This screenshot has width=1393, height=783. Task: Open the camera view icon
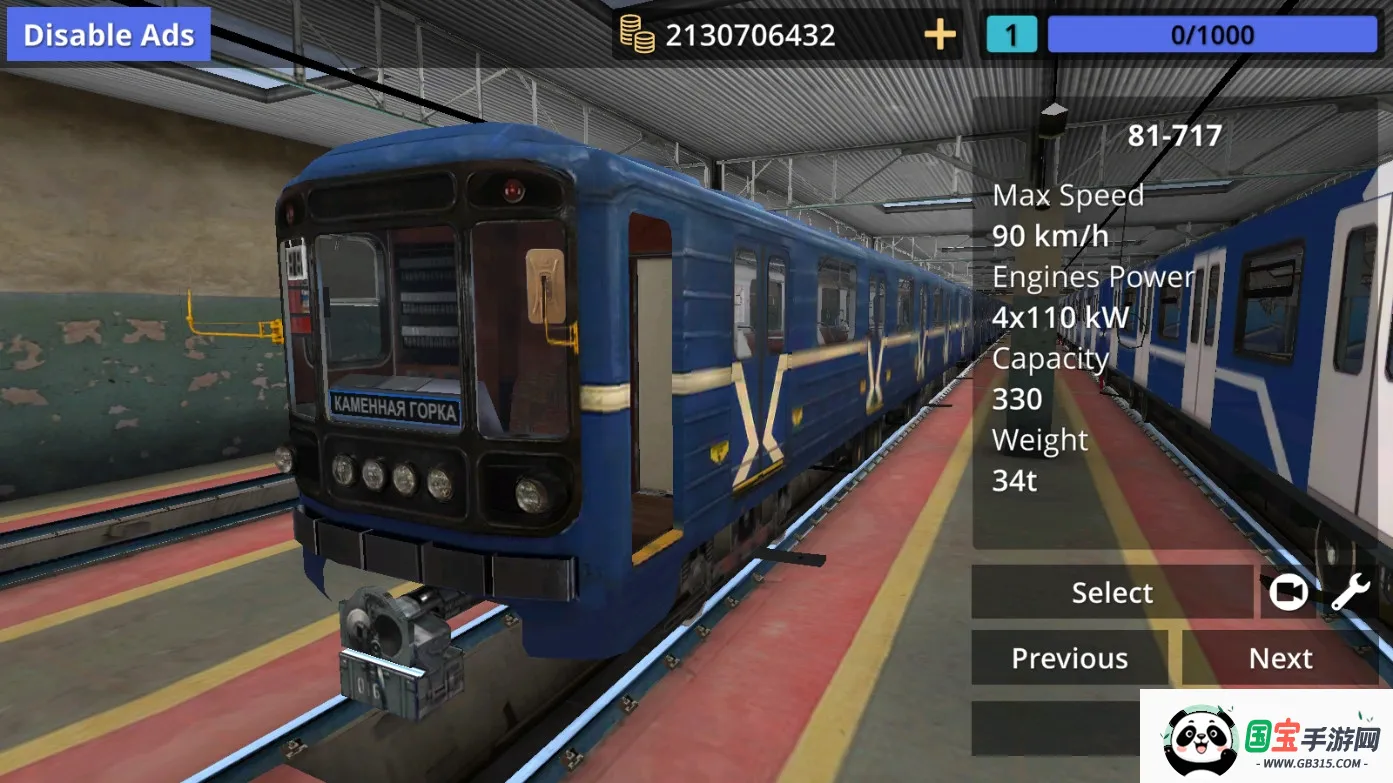point(1288,593)
